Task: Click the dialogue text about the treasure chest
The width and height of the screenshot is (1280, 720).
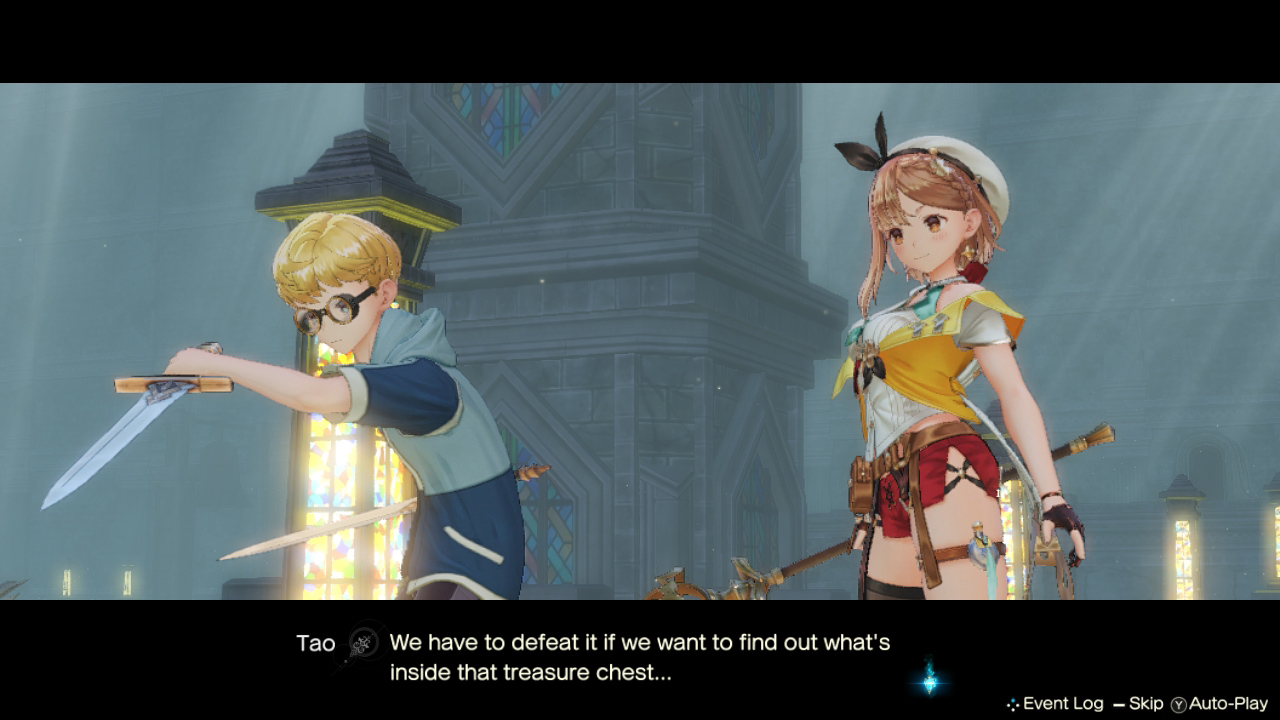Action: click(640, 655)
